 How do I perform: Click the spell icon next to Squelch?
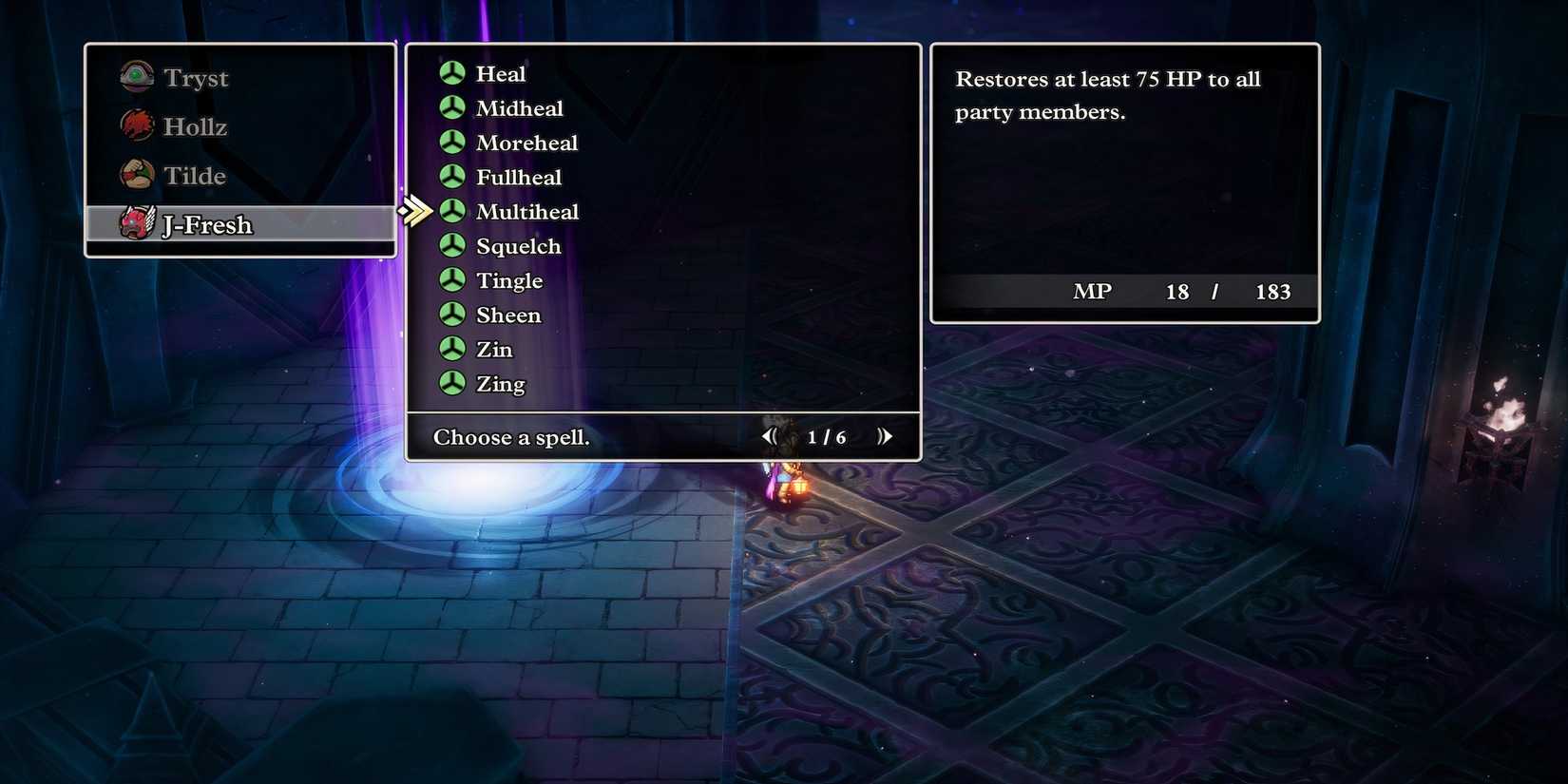[x=450, y=245]
